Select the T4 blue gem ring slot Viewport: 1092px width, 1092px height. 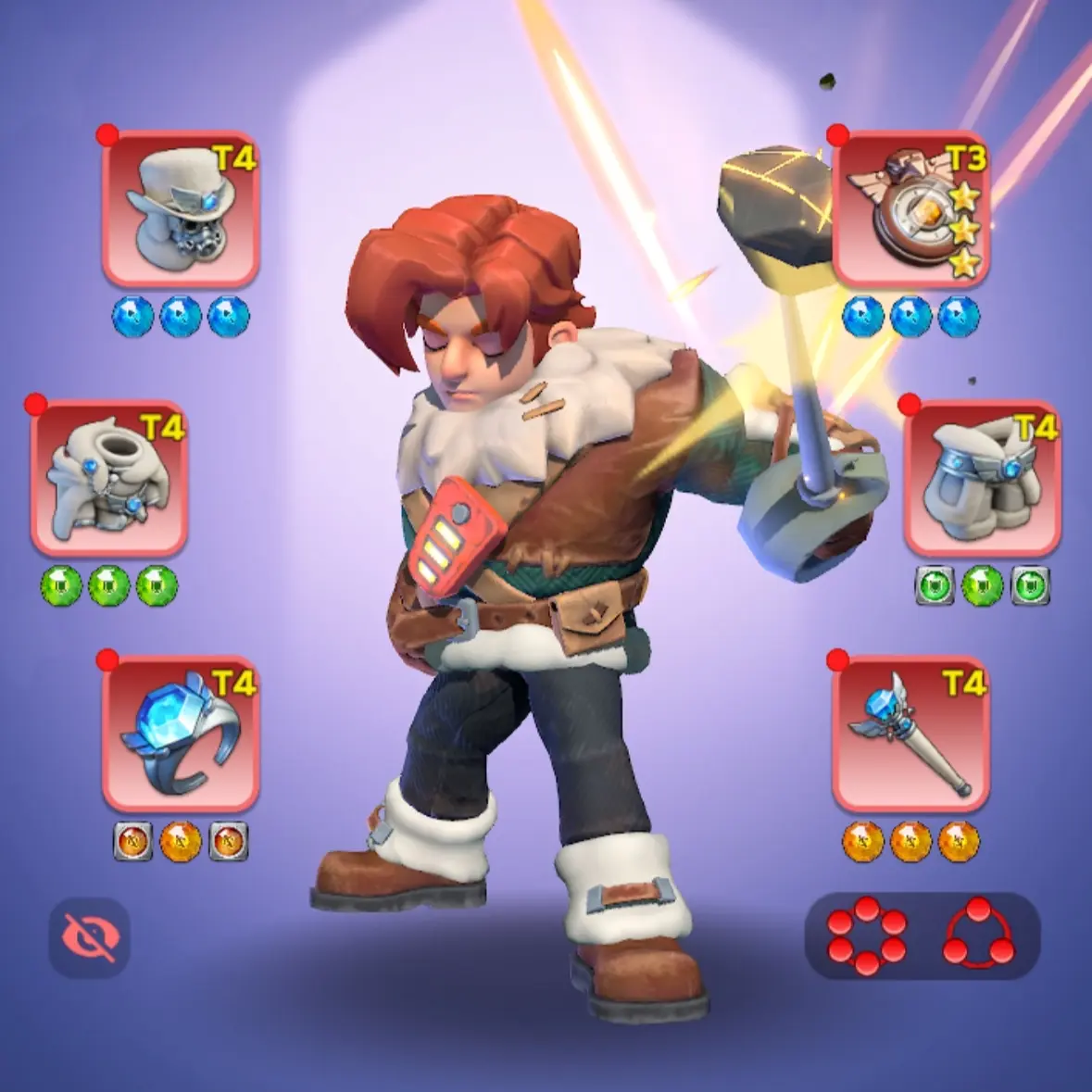(180, 734)
